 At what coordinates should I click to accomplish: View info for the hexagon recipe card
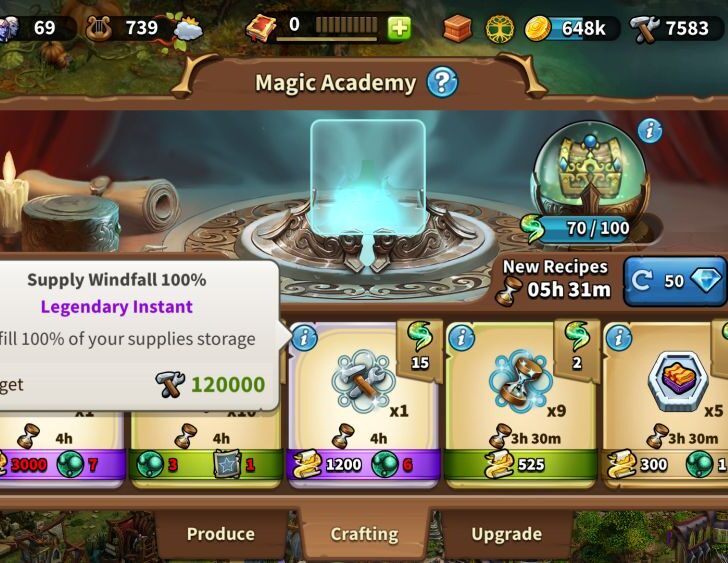point(619,338)
